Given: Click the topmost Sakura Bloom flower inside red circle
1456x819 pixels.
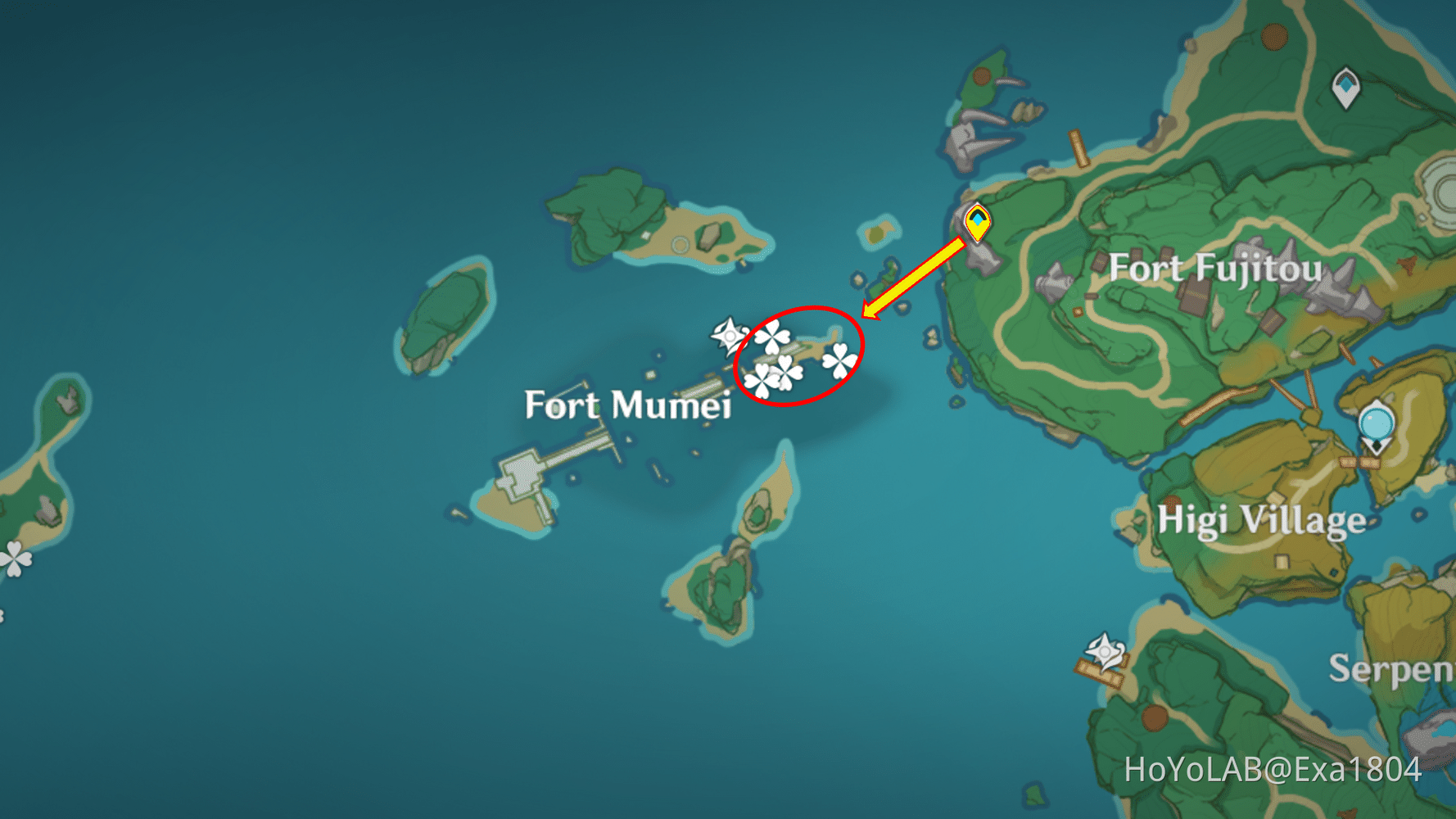Looking at the screenshot, I should click(773, 337).
